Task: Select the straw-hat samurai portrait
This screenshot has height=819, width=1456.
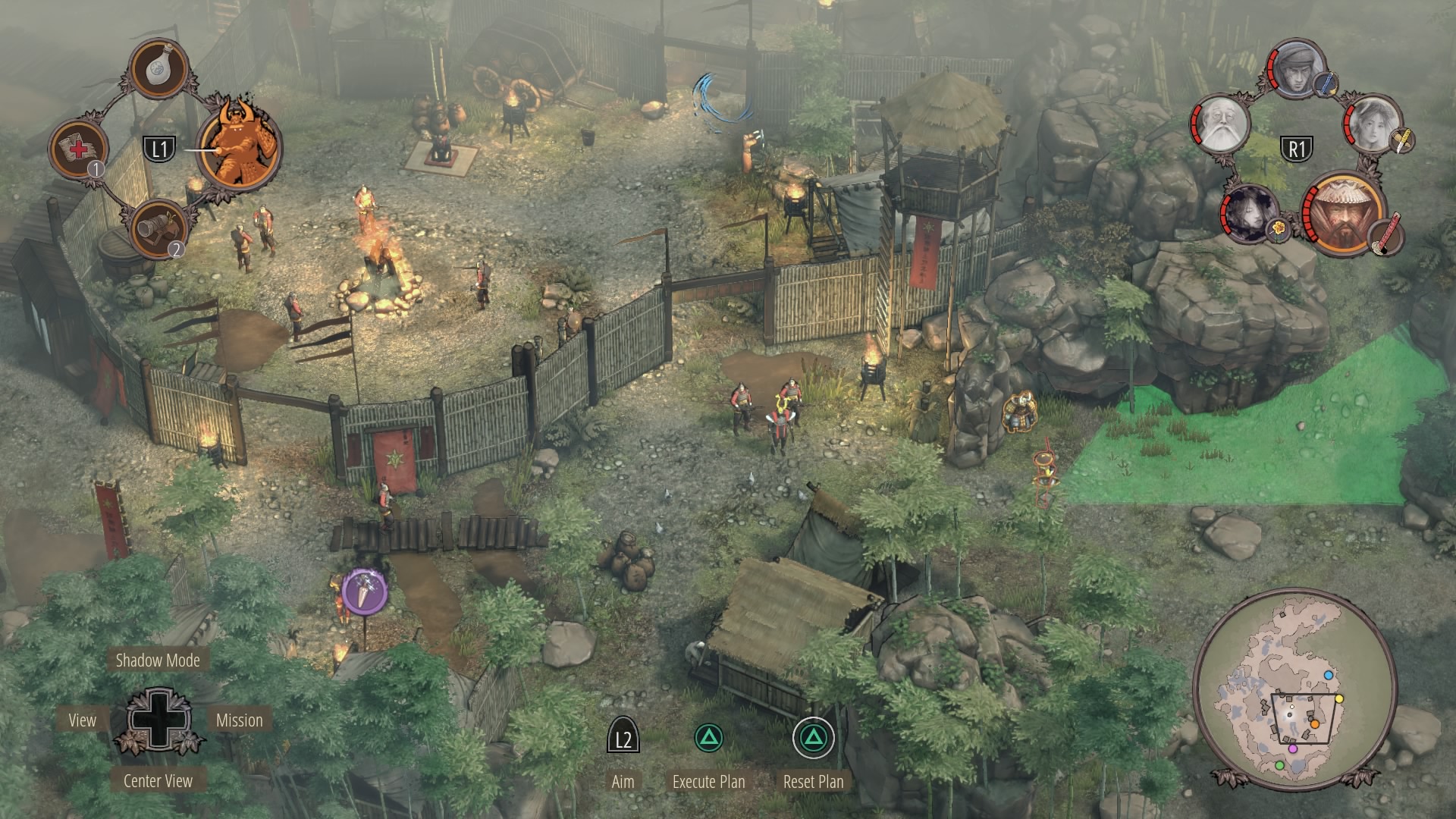Action: tap(1343, 213)
